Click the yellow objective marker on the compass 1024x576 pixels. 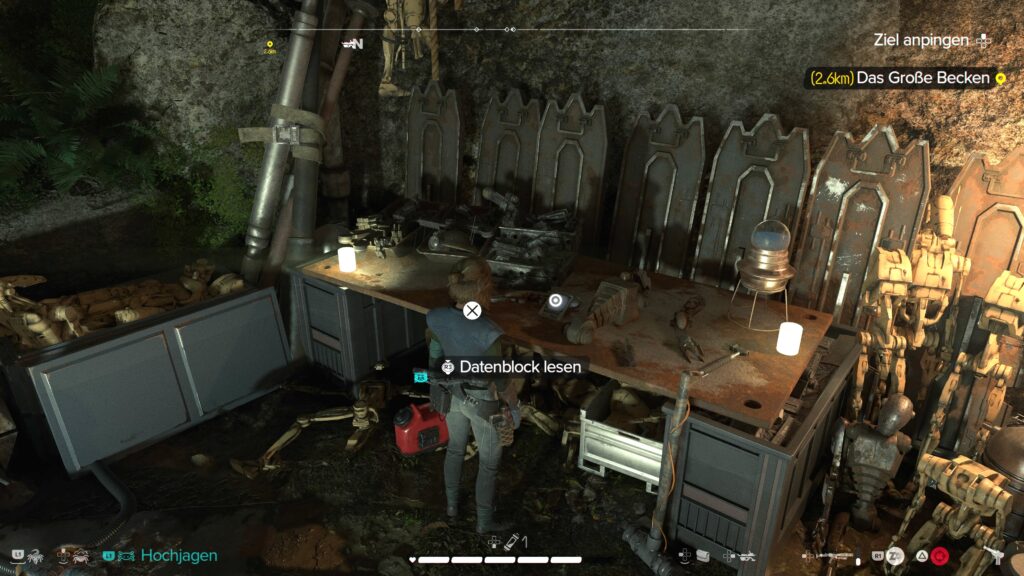(270, 45)
